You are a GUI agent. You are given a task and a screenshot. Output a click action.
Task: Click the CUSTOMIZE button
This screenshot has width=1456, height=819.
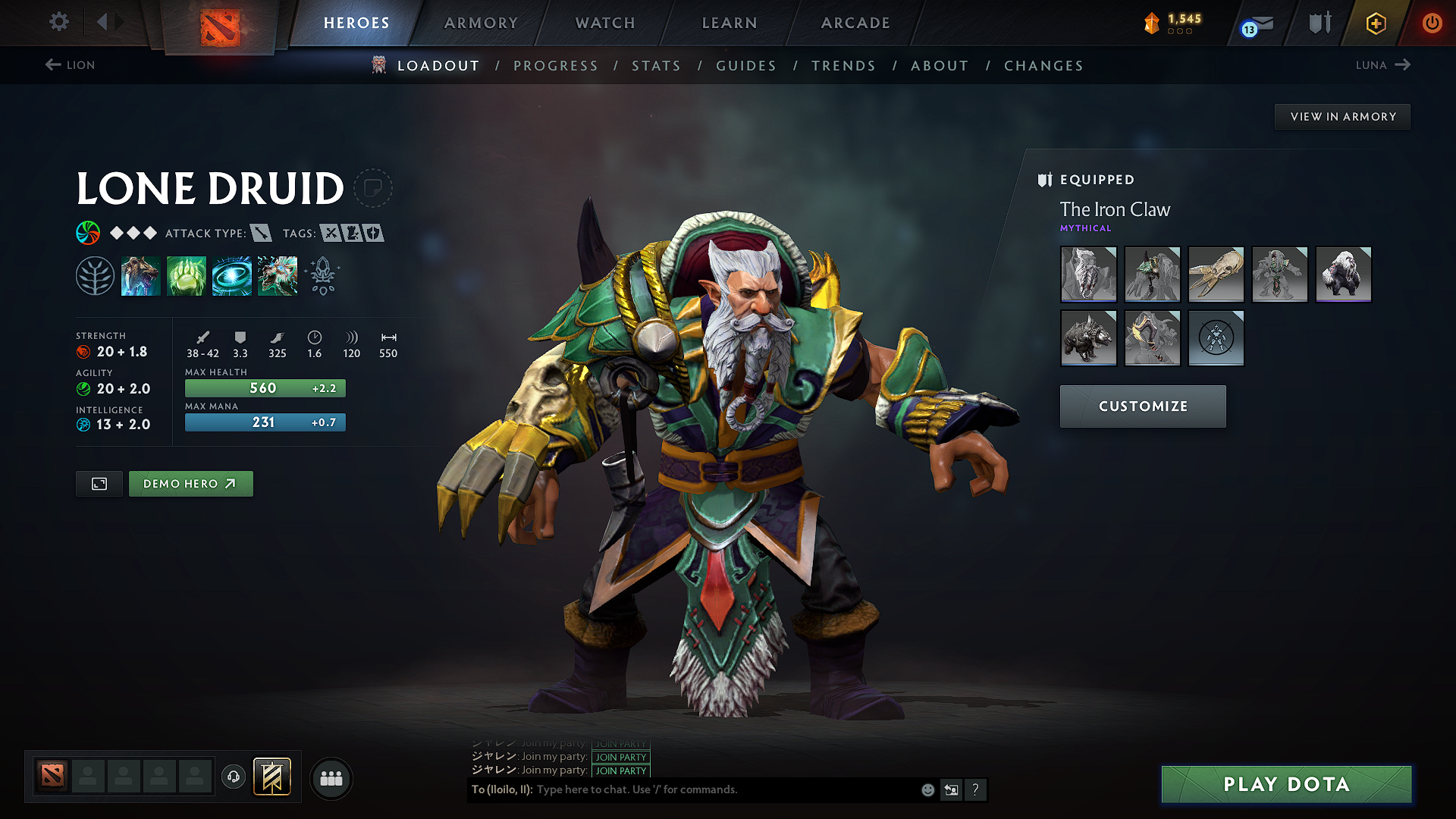(x=1142, y=406)
